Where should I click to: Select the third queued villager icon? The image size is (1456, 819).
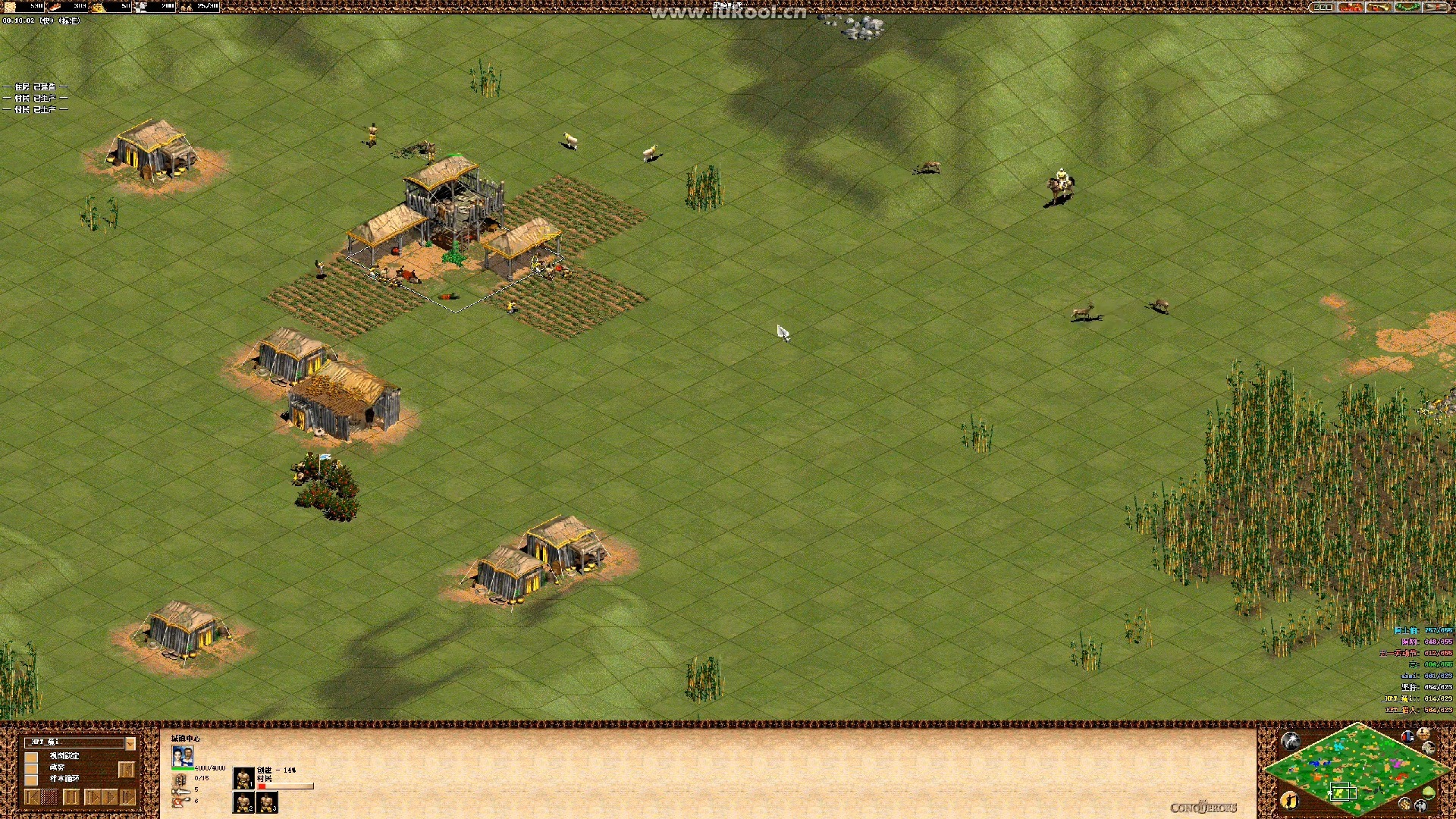(x=268, y=802)
